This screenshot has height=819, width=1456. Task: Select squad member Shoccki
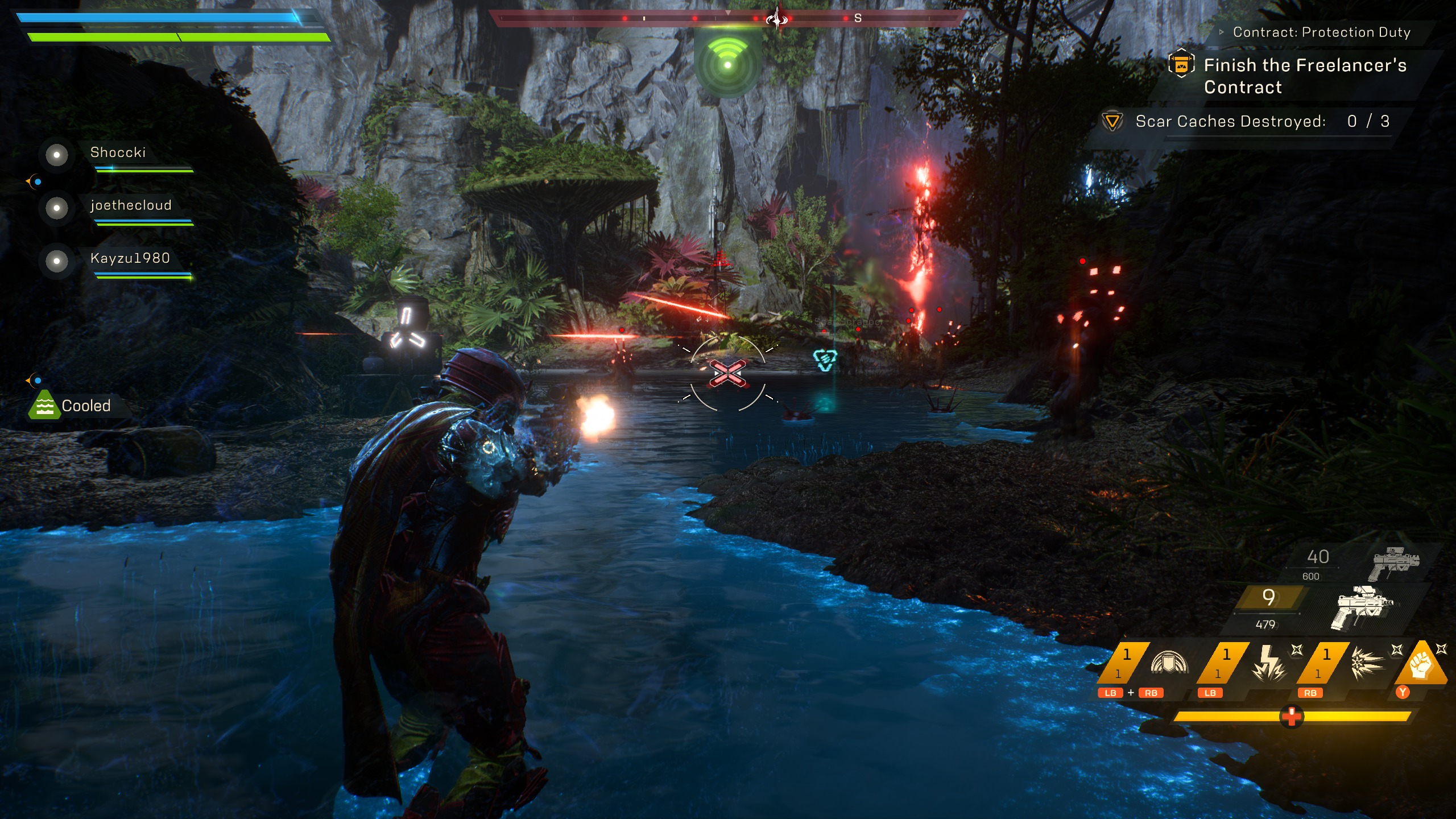click(118, 152)
